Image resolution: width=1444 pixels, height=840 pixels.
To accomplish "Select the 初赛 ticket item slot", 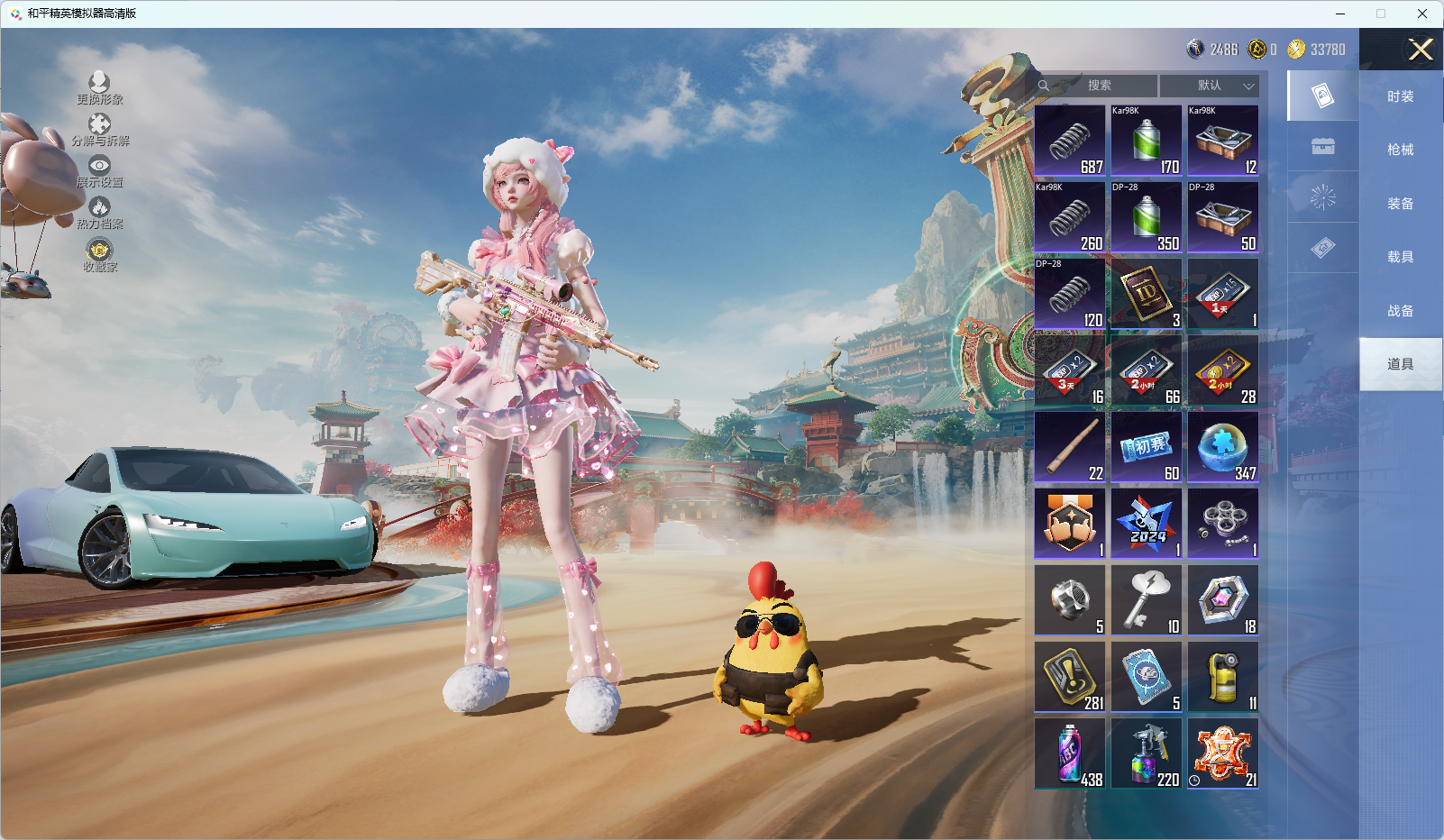I will click(x=1147, y=447).
